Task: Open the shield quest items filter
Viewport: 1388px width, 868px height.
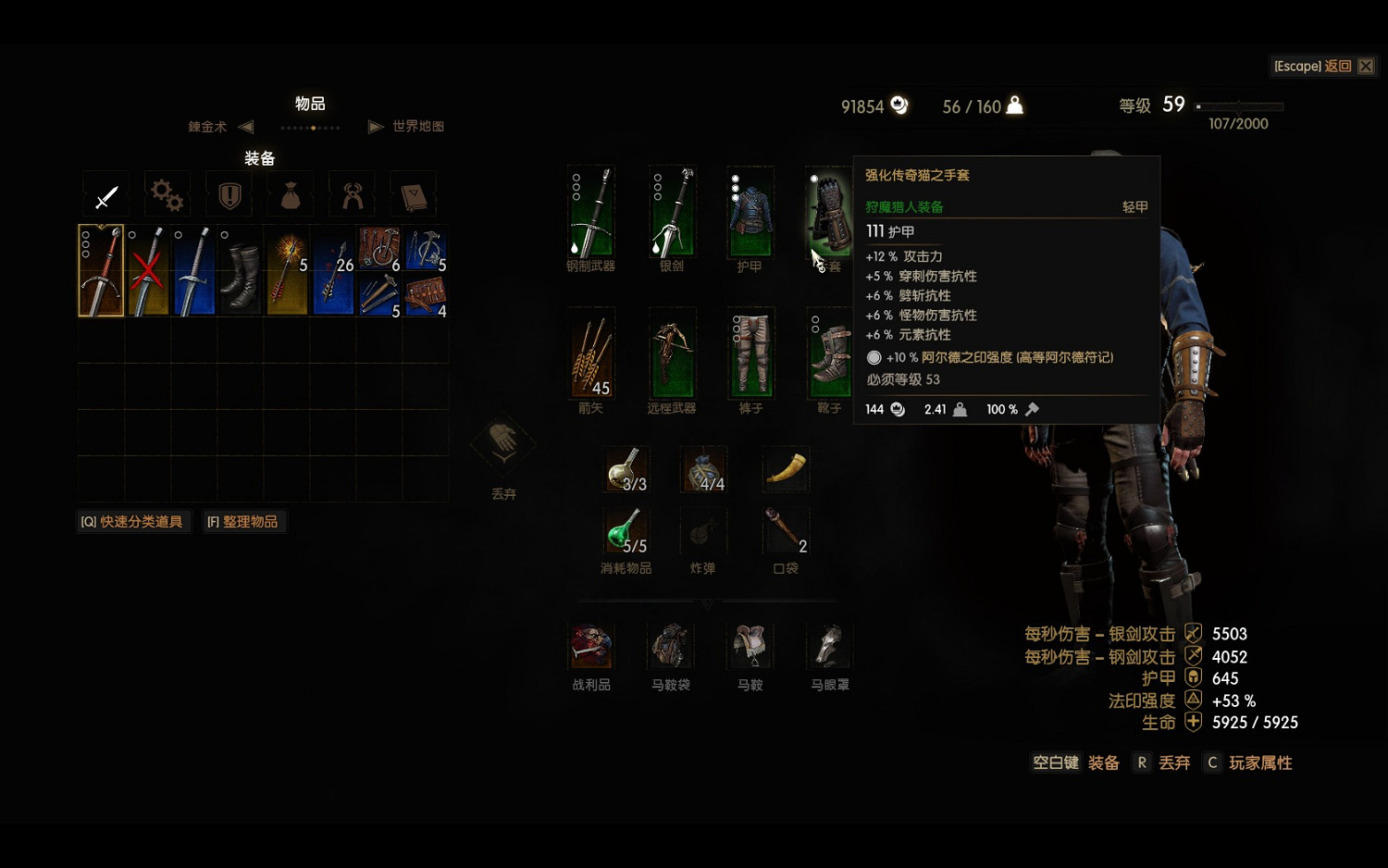Action: 228,194
